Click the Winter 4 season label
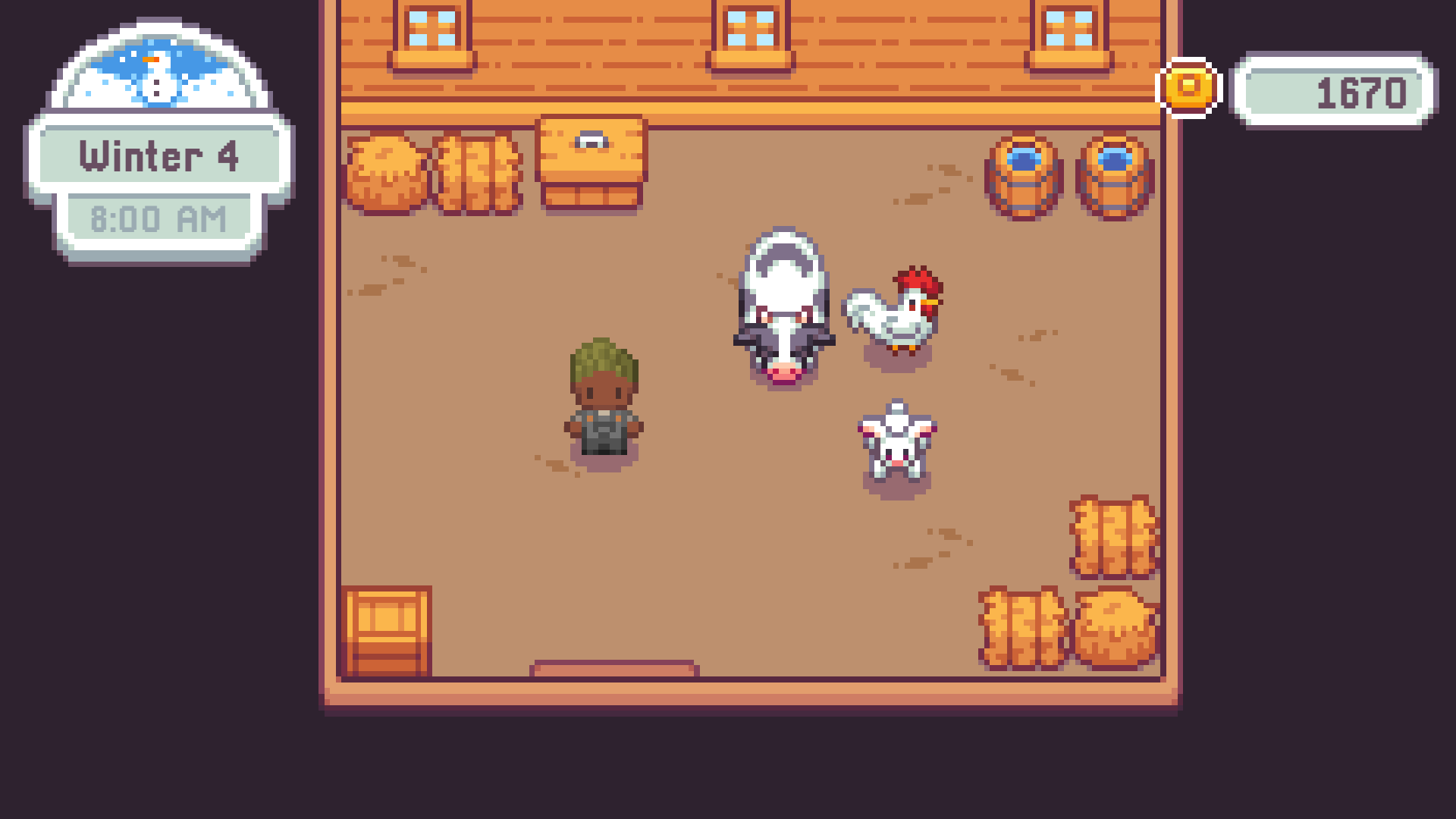Viewport: 1456px width, 819px height. [161, 157]
